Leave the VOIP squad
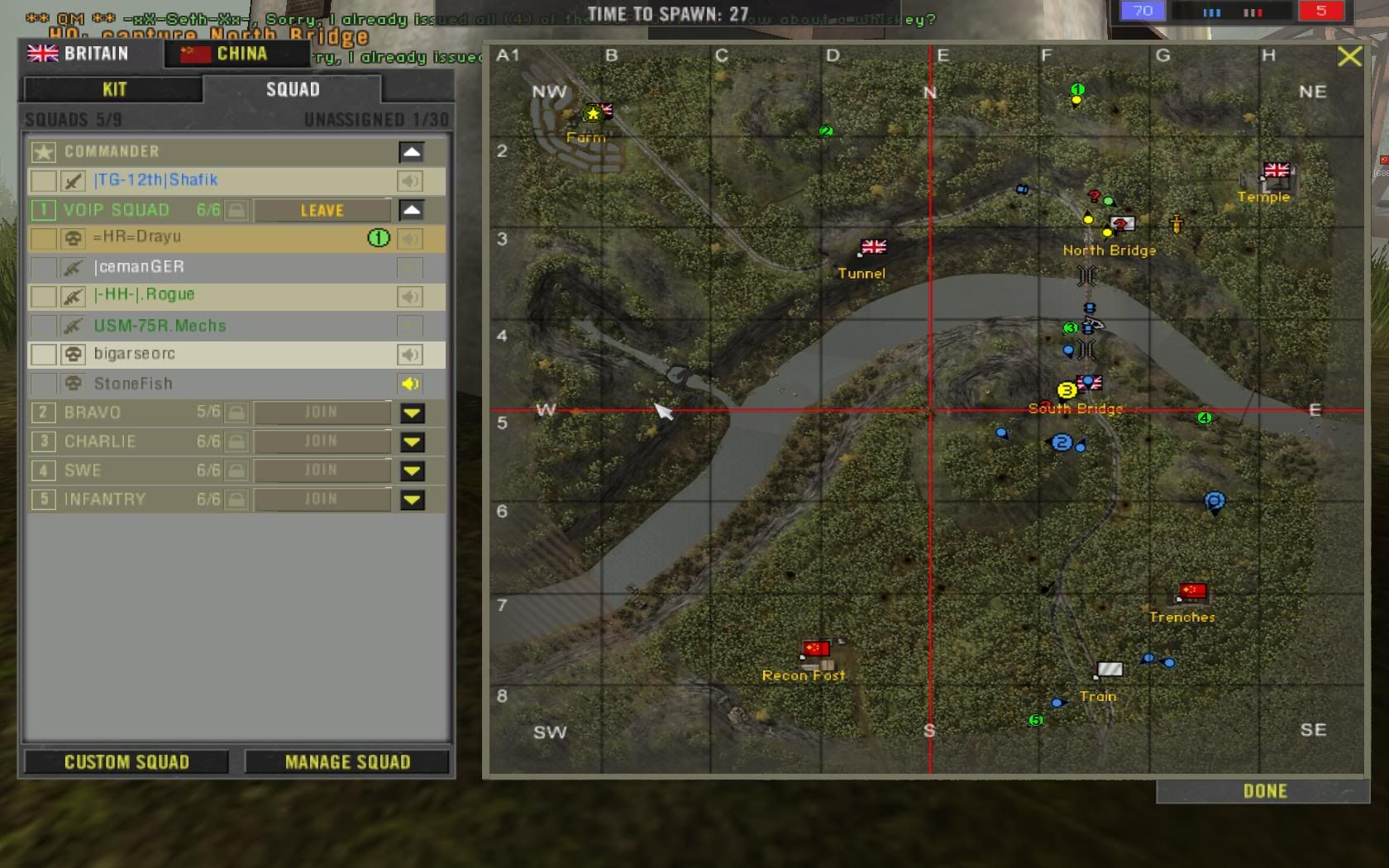Screen dimensions: 1389x868 pos(322,210)
